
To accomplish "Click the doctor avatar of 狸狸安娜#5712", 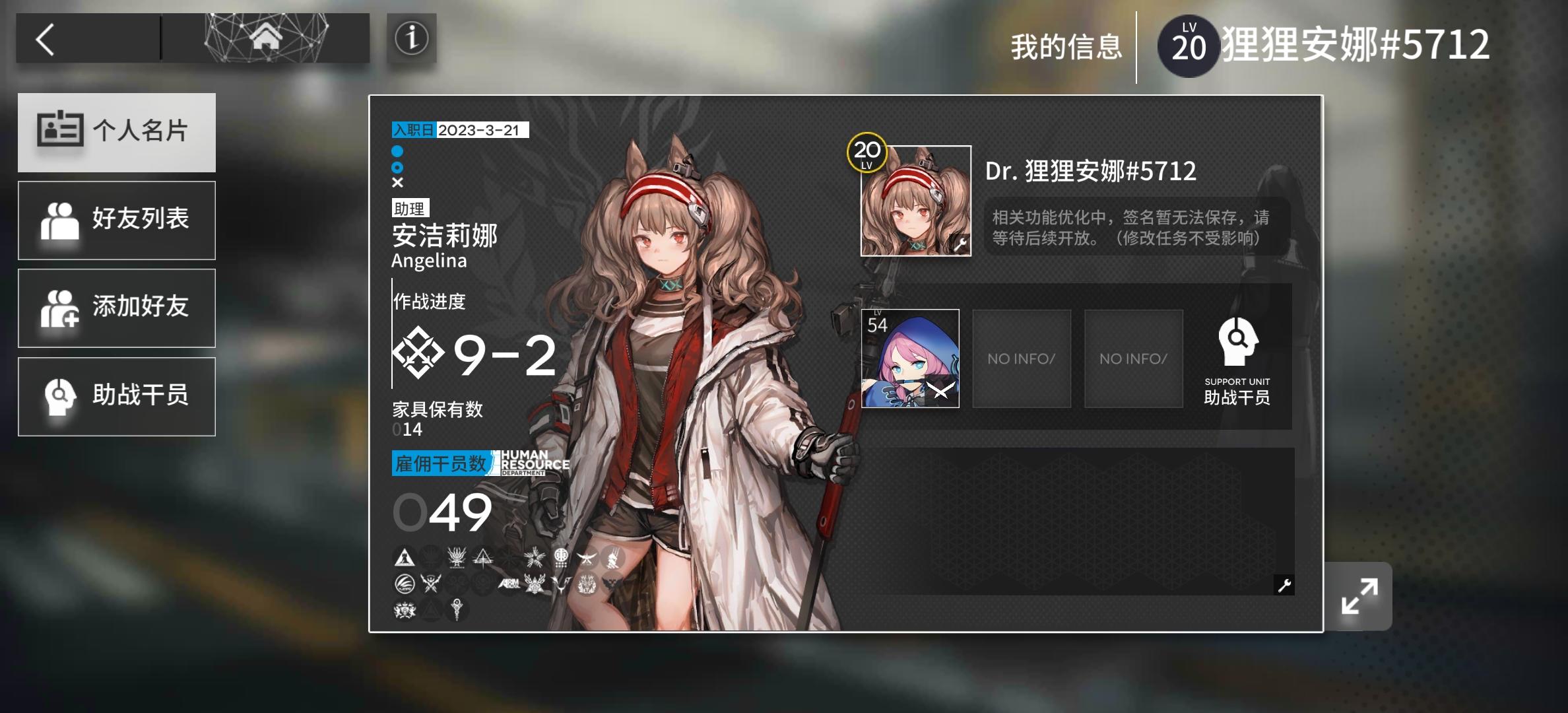I will pyautogui.click(x=915, y=198).
